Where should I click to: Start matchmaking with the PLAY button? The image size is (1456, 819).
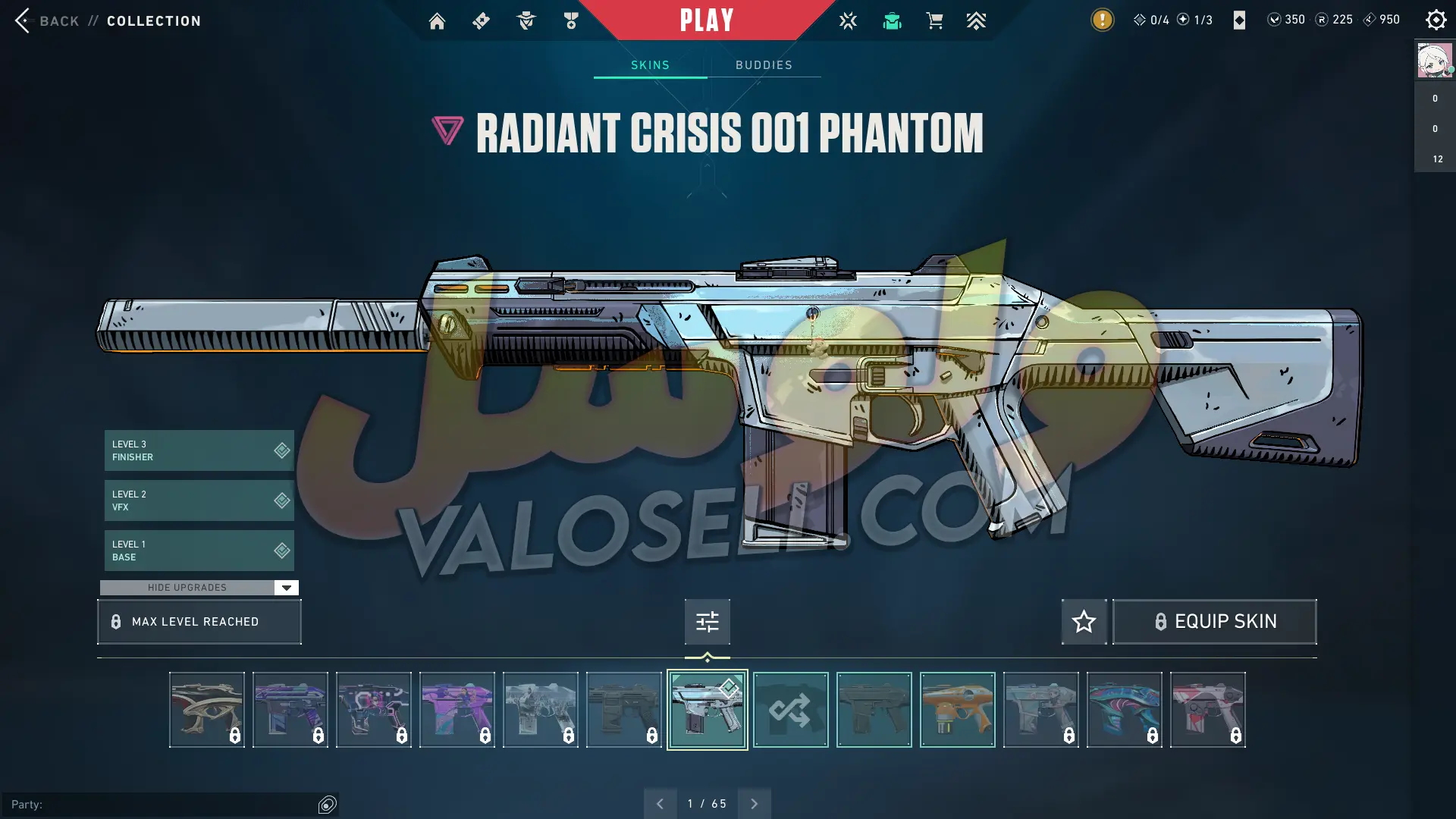pyautogui.click(x=706, y=20)
